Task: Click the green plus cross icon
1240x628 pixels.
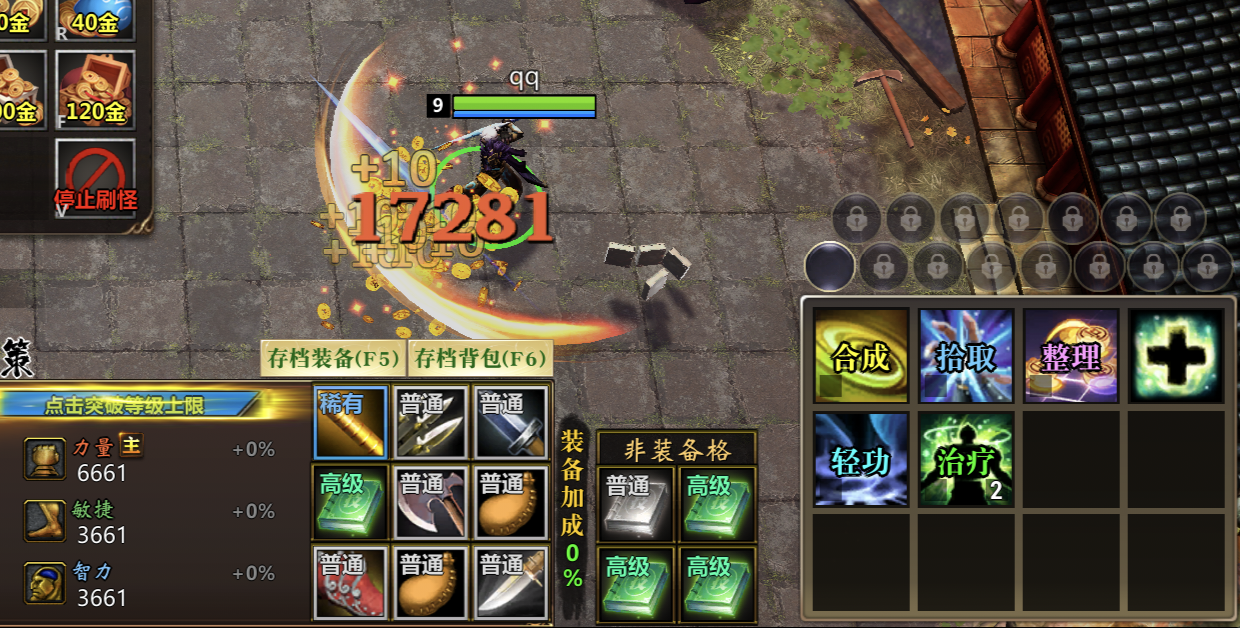Action: click(x=1176, y=355)
